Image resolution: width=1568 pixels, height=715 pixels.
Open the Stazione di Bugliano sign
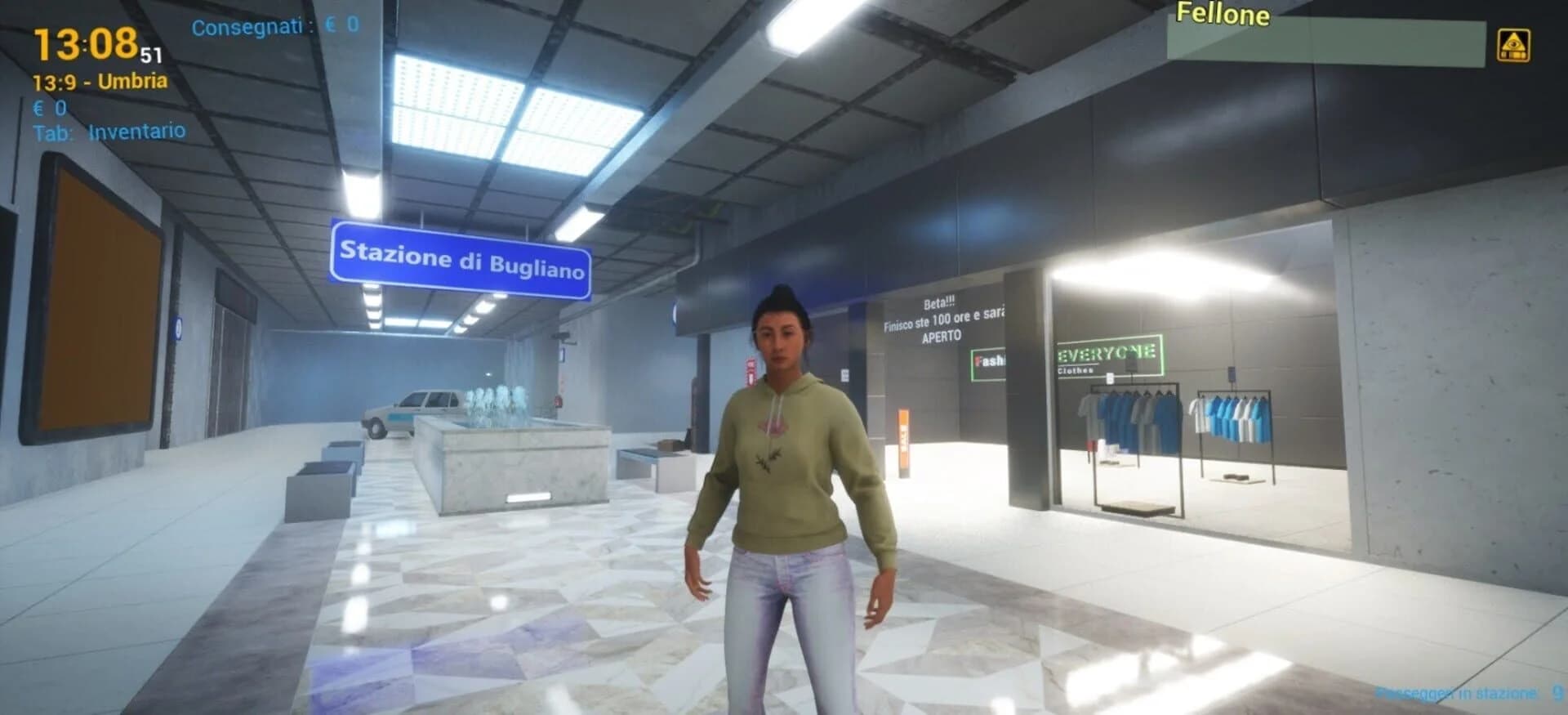(461, 257)
